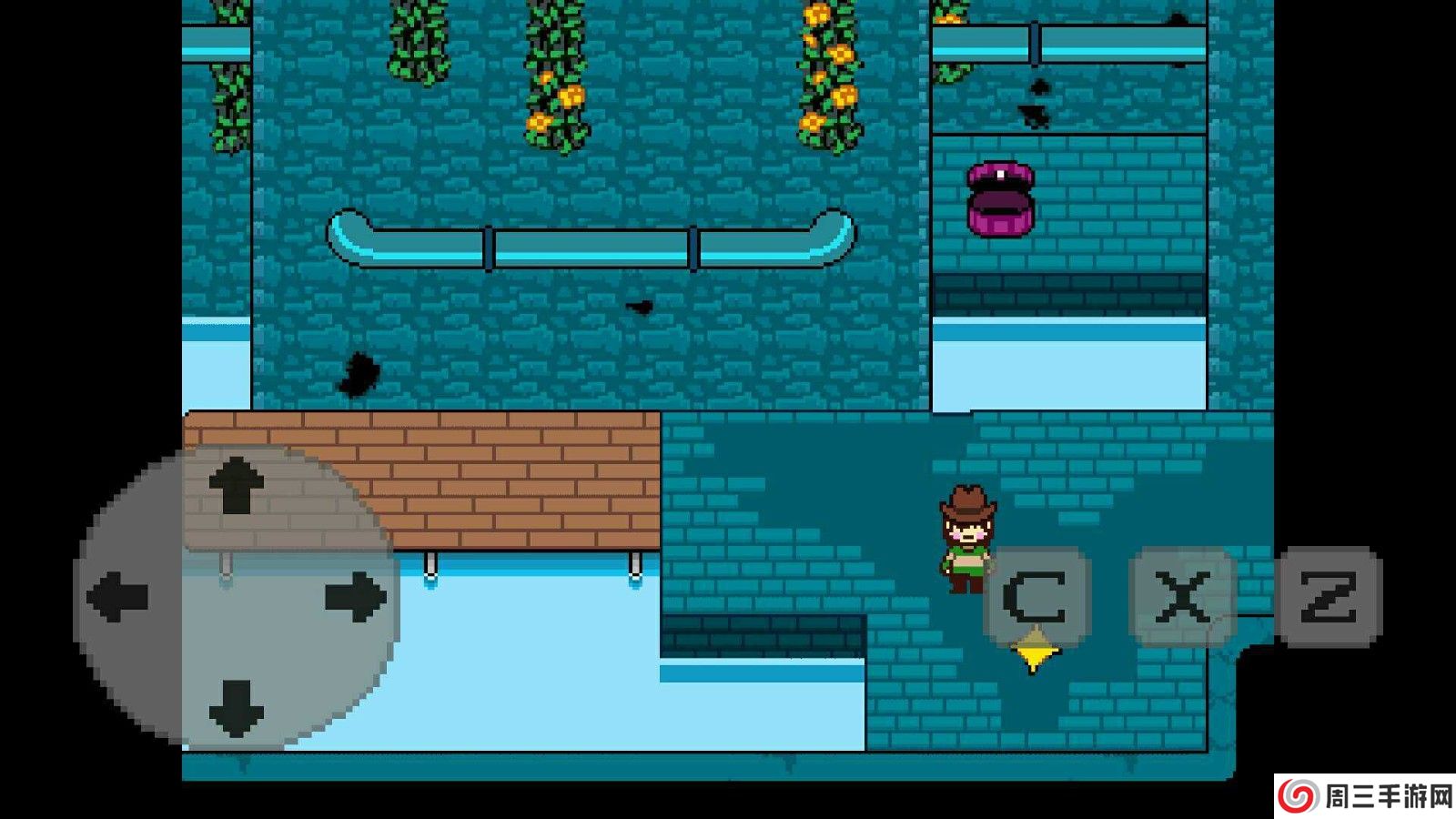This screenshot has height=819, width=1456.
Task: Tap the down arrow on the d-pad
Action: pos(237,707)
